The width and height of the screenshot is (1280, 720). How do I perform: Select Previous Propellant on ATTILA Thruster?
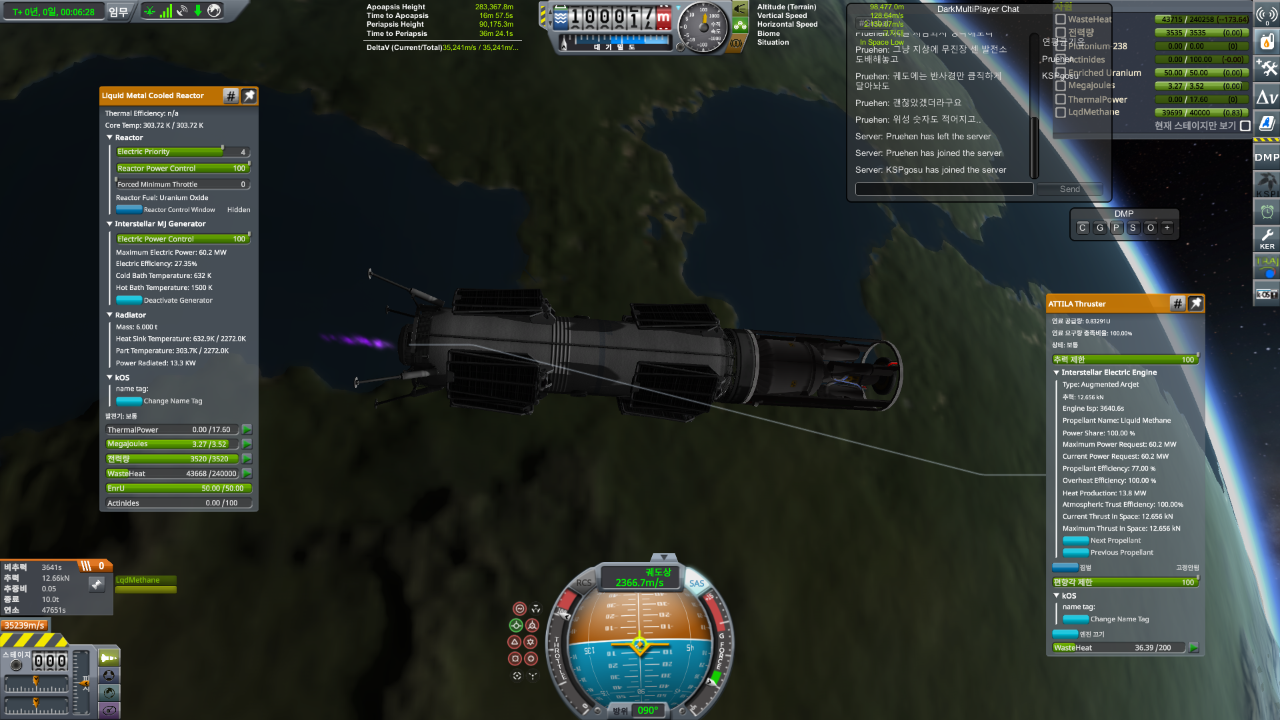coord(1075,552)
